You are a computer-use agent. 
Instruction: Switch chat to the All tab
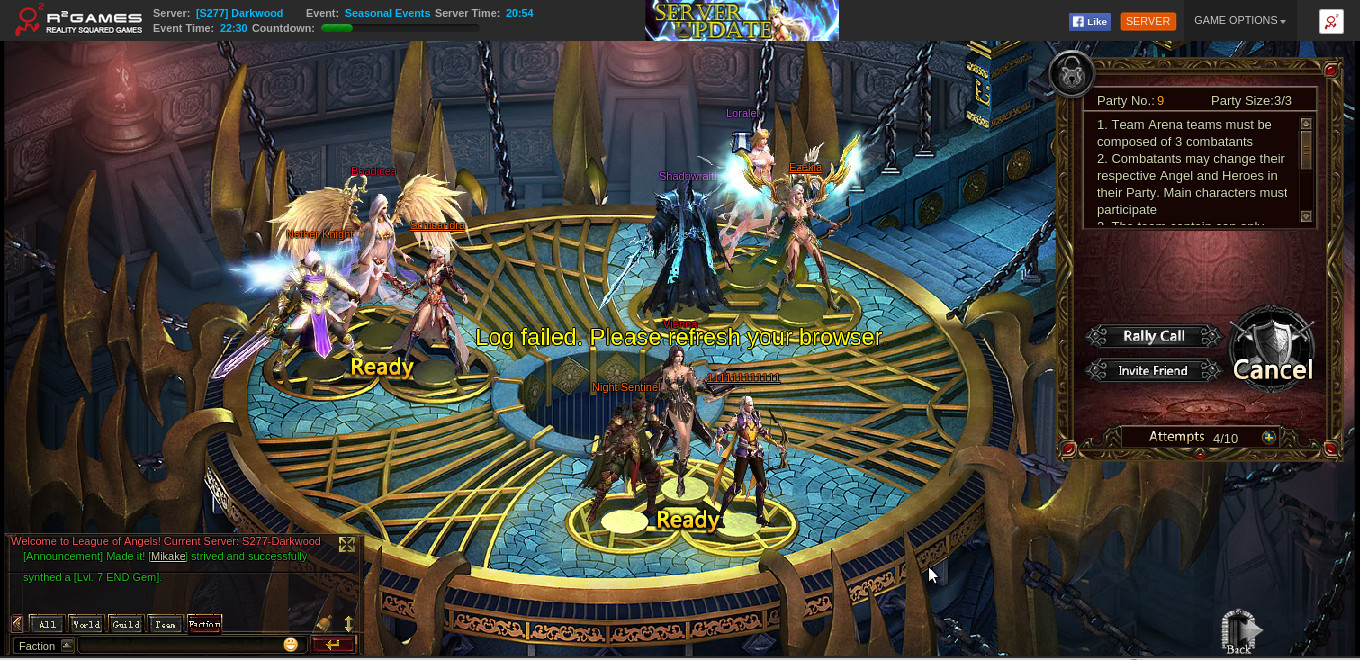click(x=47, y=624)
